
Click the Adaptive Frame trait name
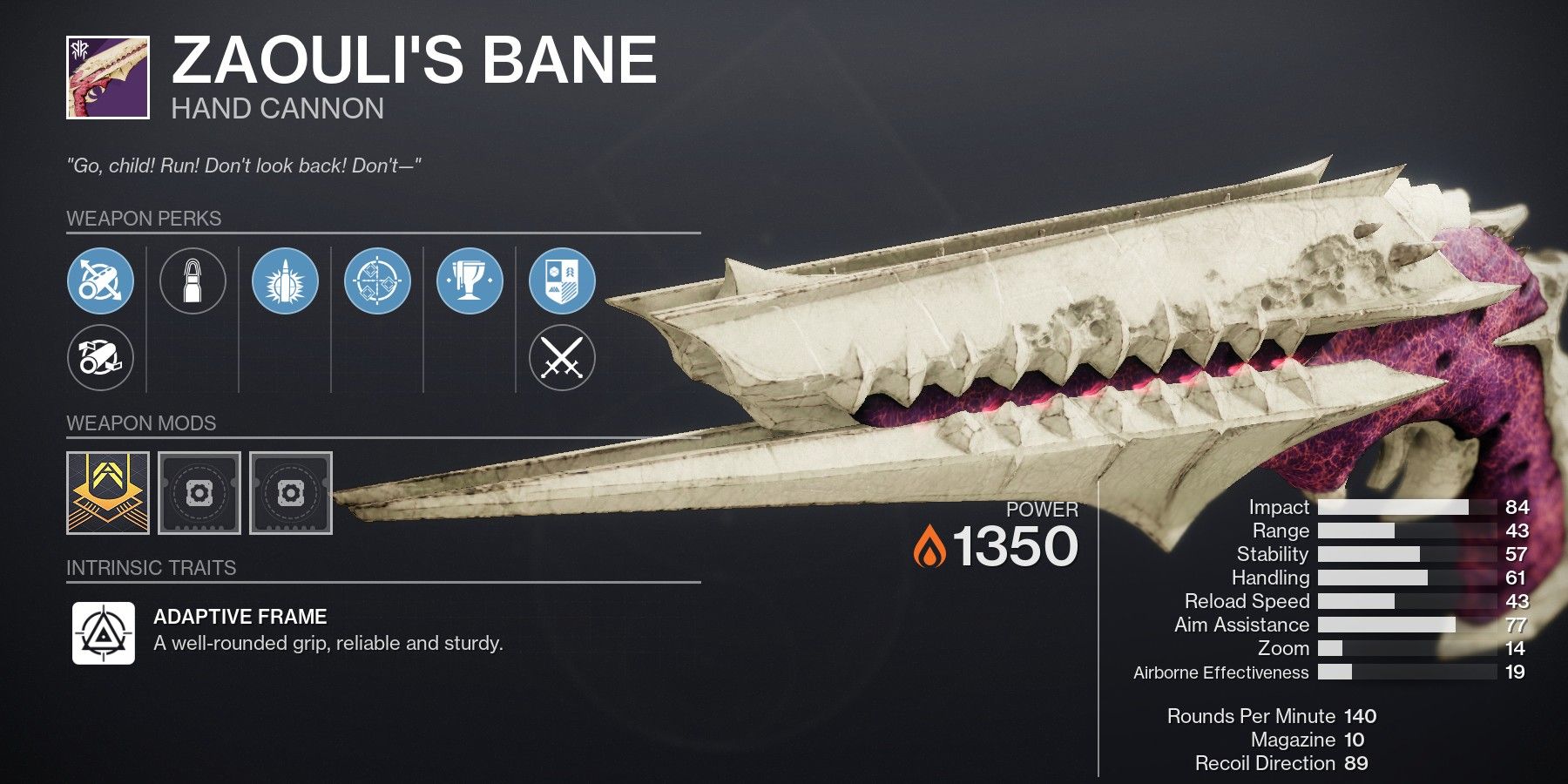(x=239, y=618)
